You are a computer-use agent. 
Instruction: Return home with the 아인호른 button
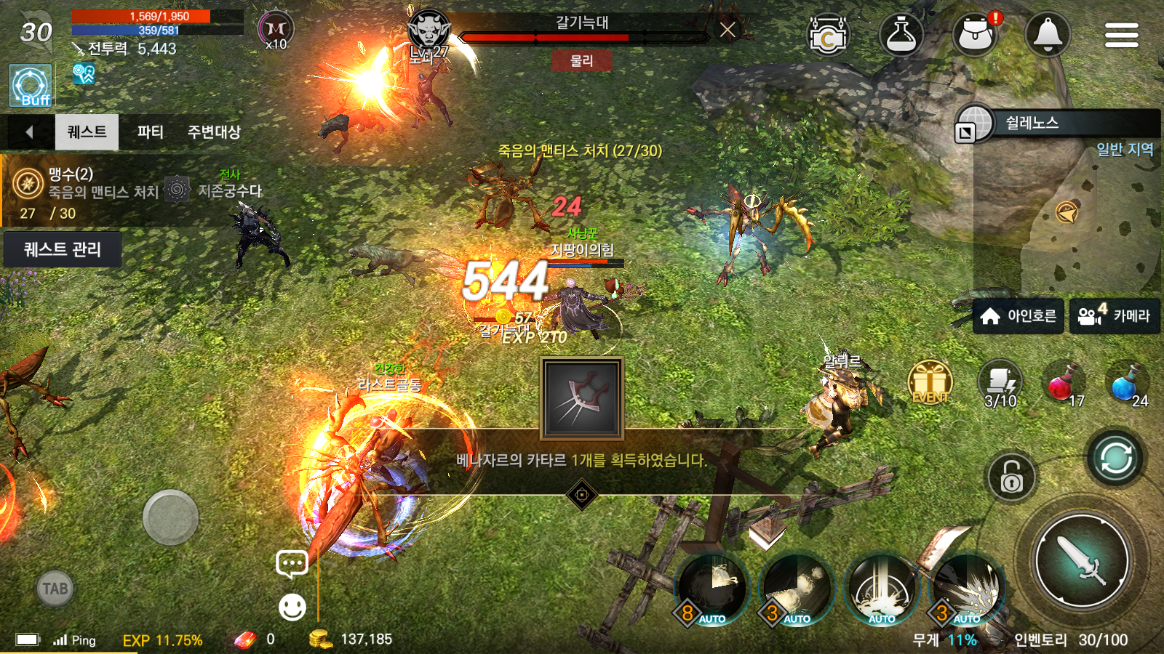pyautogui.click(x=1018, y=317)
